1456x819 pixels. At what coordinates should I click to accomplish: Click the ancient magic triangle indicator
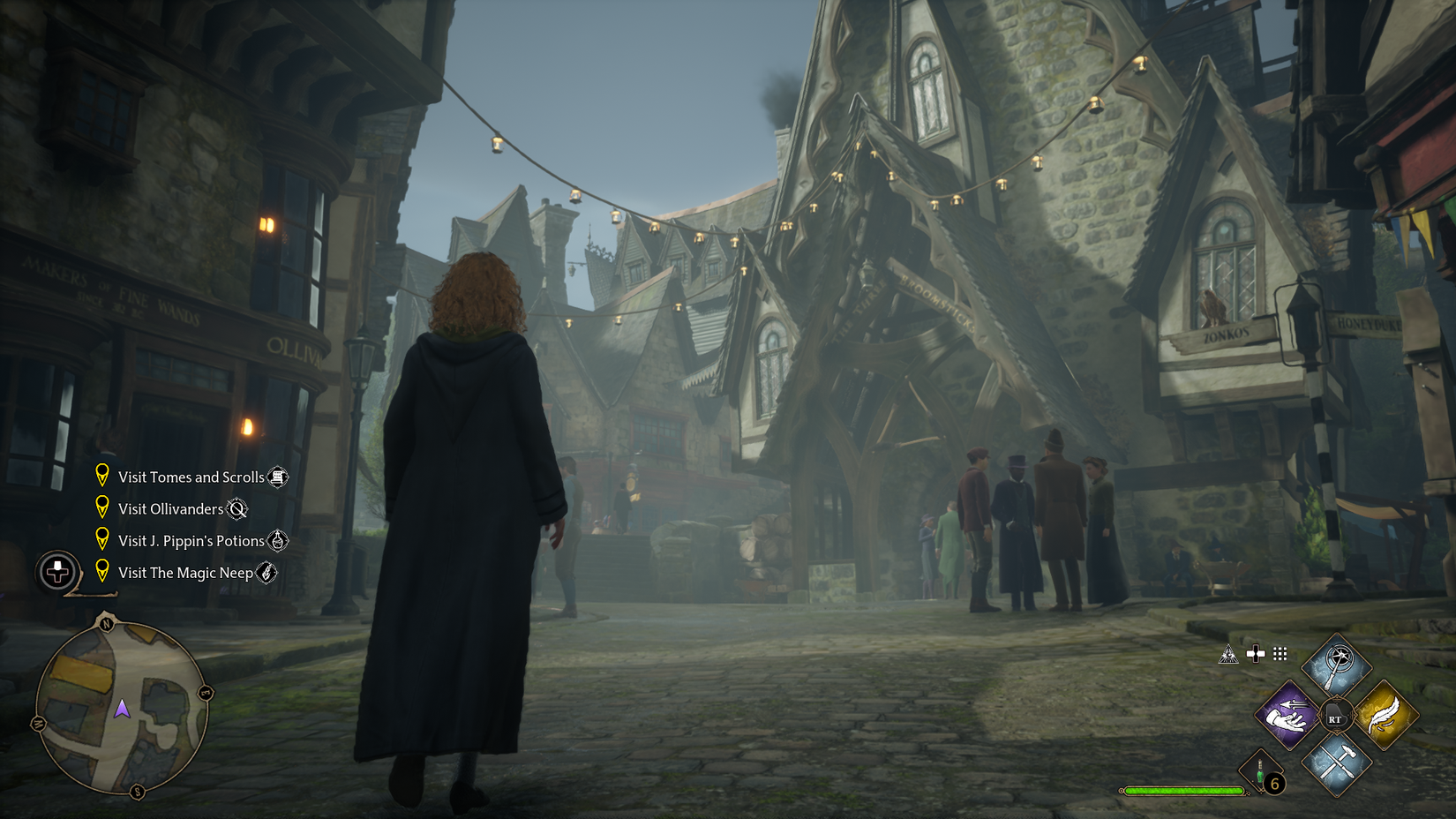click(x=1227, y=655)
